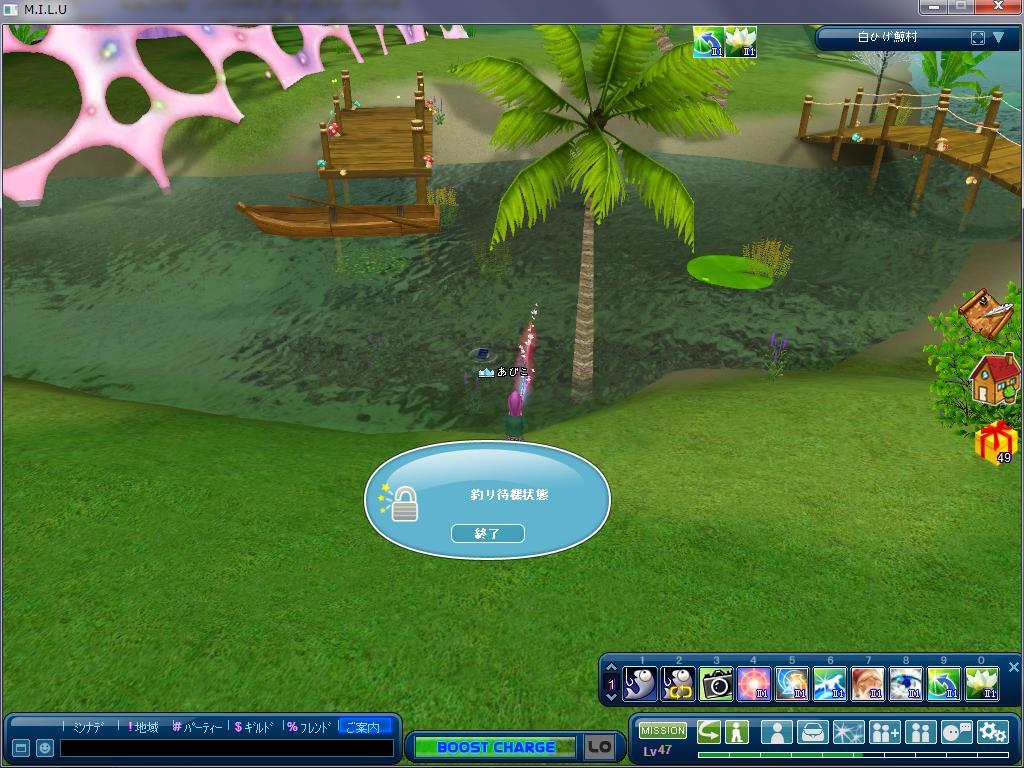Use the fishing skill in hotbar slot 1
This screenshot has height=768, width=1024.
point(640,684)
